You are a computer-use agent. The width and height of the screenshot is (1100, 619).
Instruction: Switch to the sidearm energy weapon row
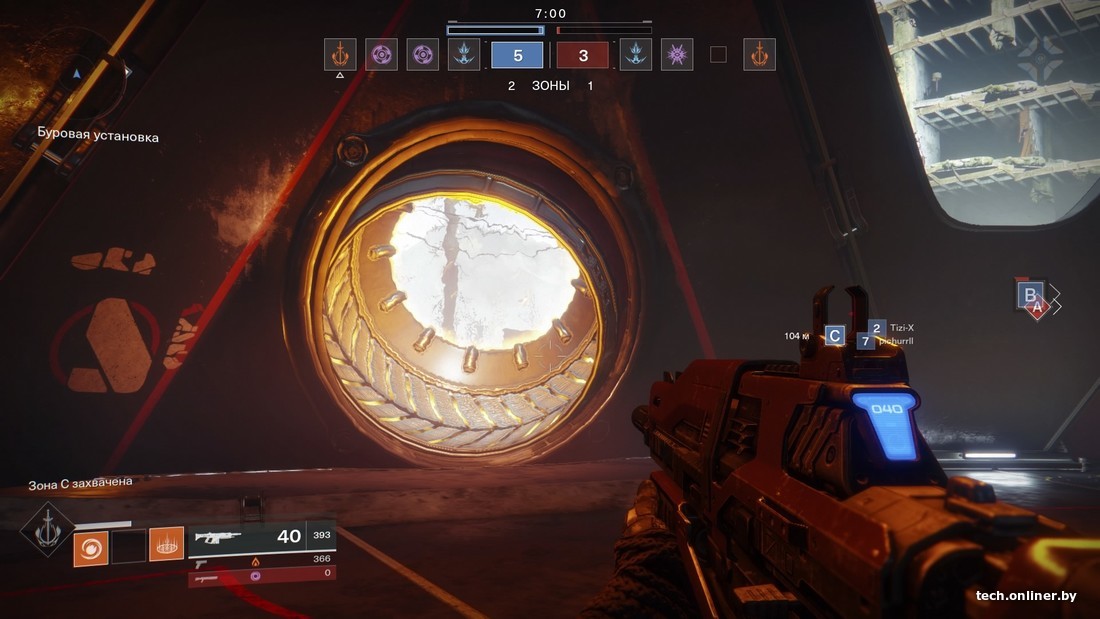coord(260,560)
